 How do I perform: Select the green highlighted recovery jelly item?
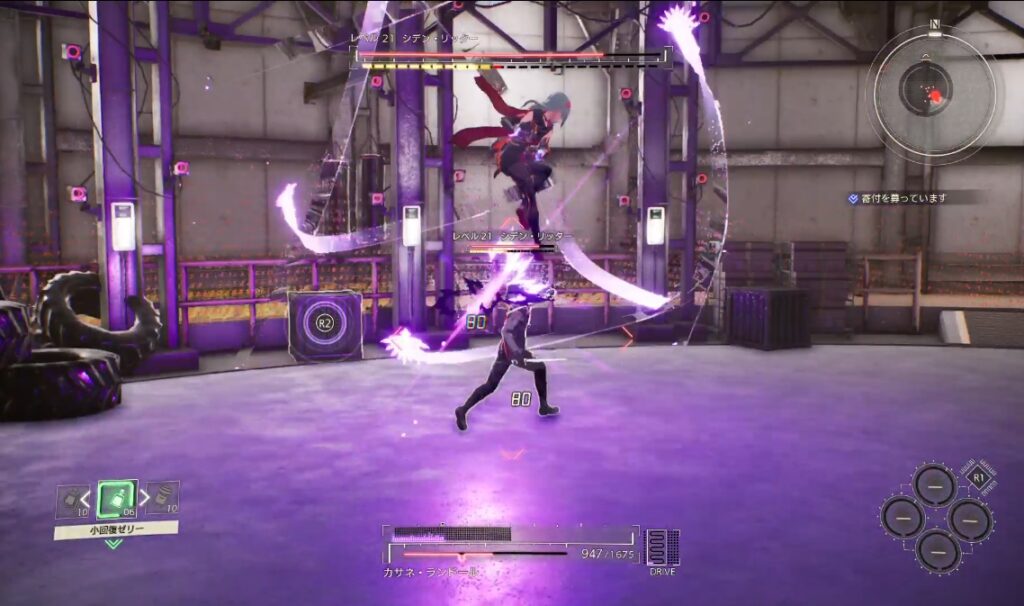(117, 498)
